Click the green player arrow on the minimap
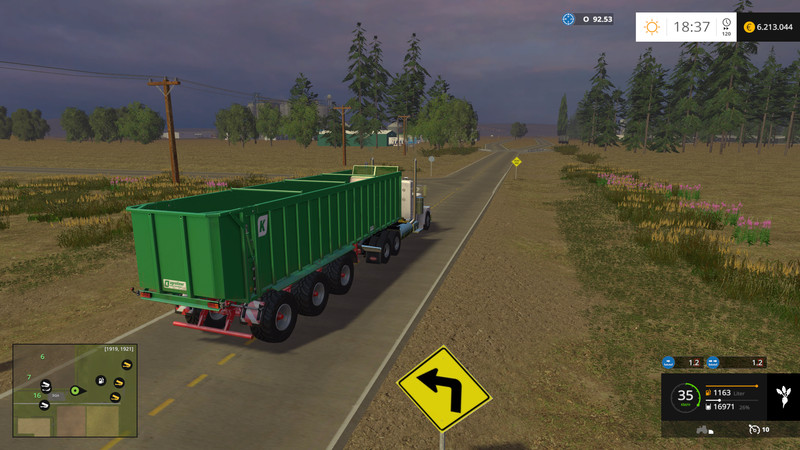This screenshot has width=800, height=450. 75,390
